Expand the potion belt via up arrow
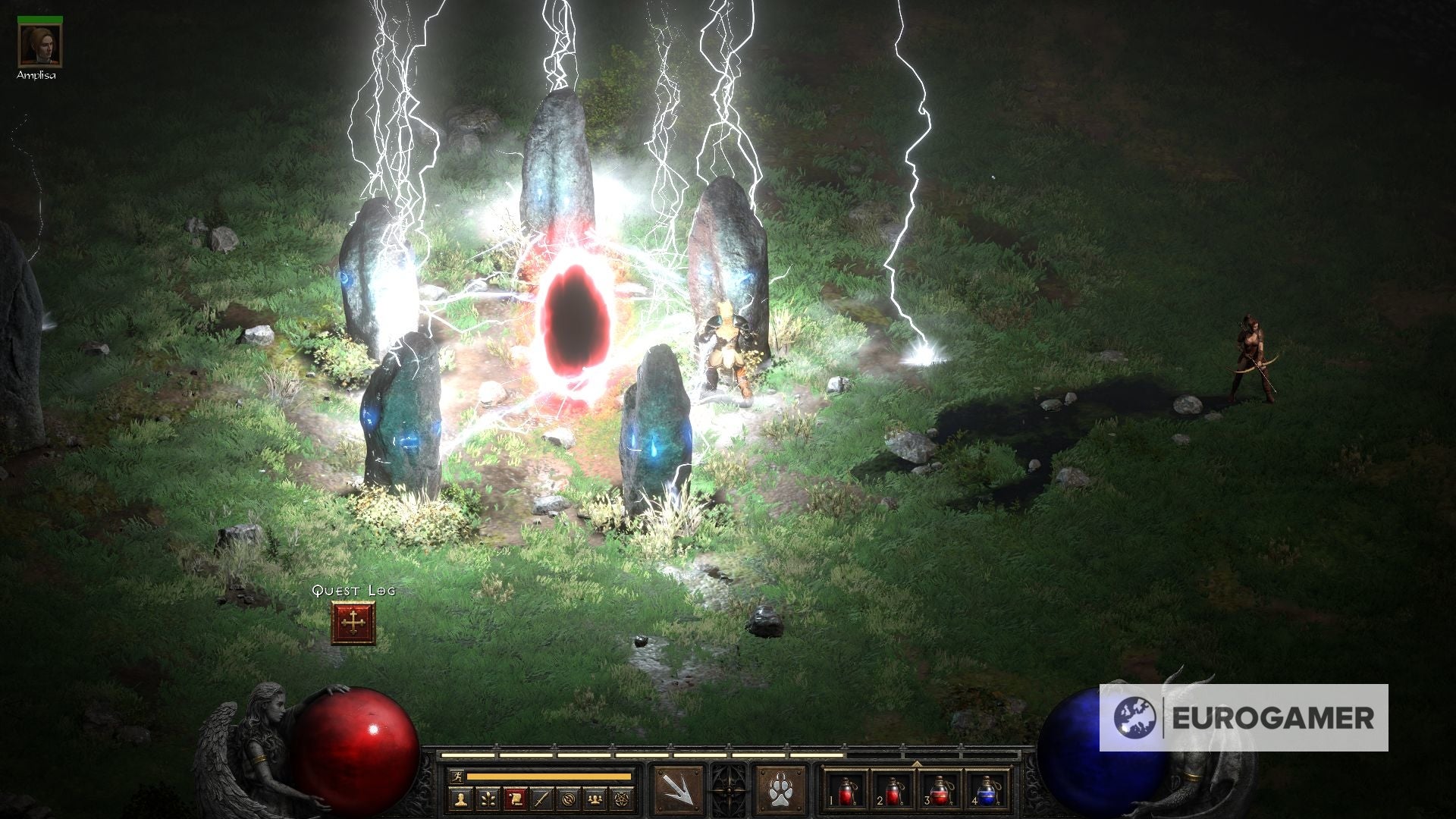This screenshot has height=819, width=1456. click(x=917, y=764)
